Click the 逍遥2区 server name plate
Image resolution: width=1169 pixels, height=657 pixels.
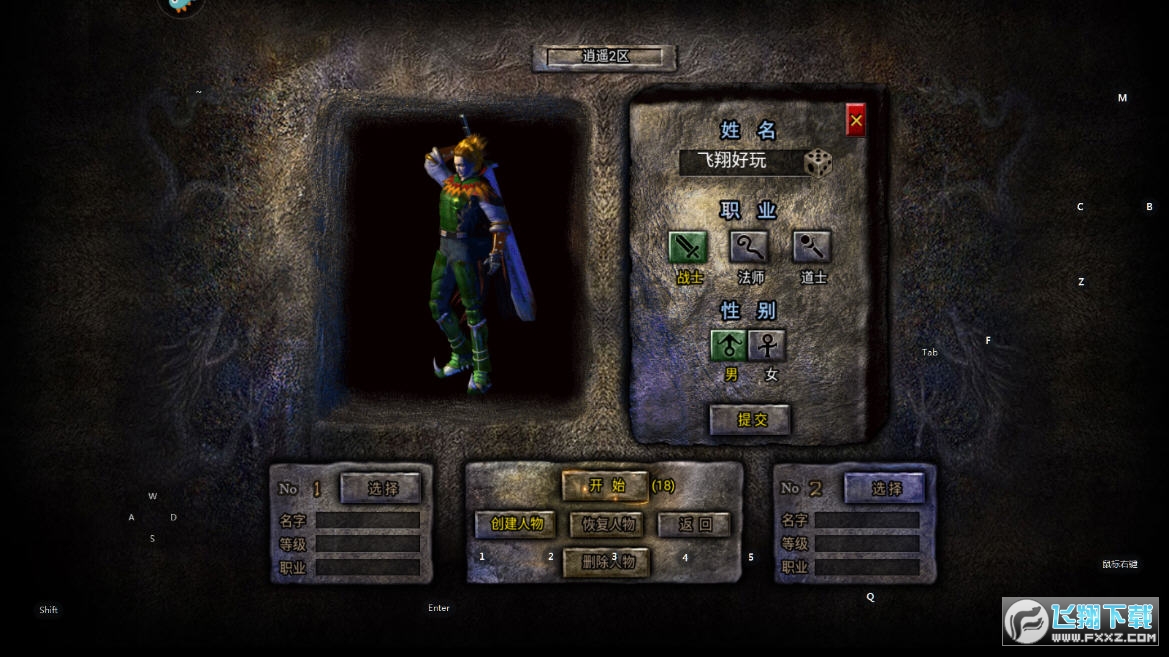coord(605,57)
